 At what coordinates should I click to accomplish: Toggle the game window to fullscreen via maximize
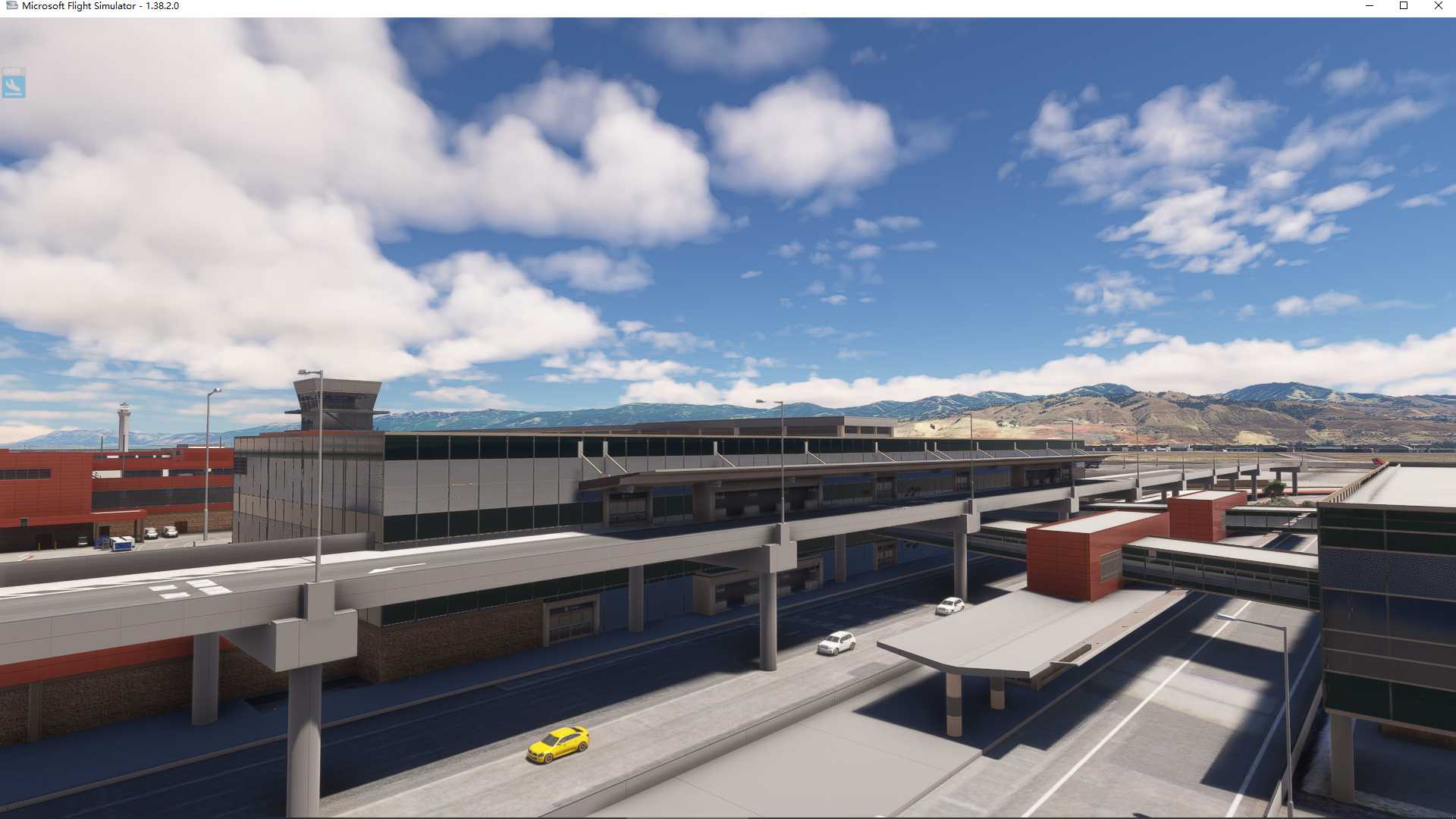coord(1403,6)
